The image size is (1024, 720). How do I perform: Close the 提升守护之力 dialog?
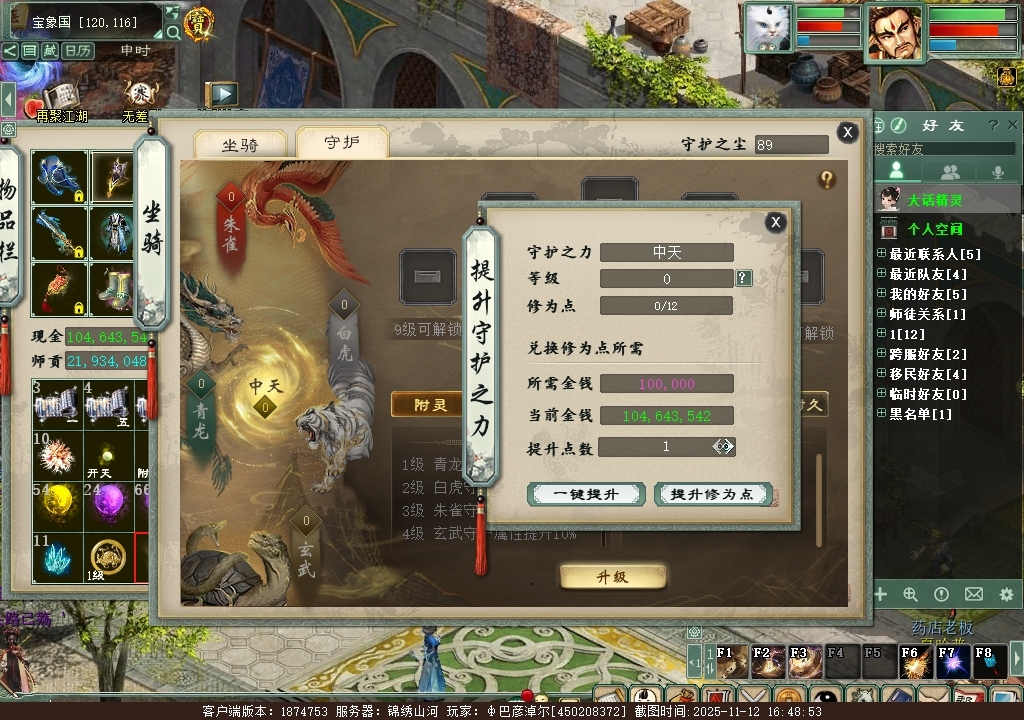[x=775, y=222]
